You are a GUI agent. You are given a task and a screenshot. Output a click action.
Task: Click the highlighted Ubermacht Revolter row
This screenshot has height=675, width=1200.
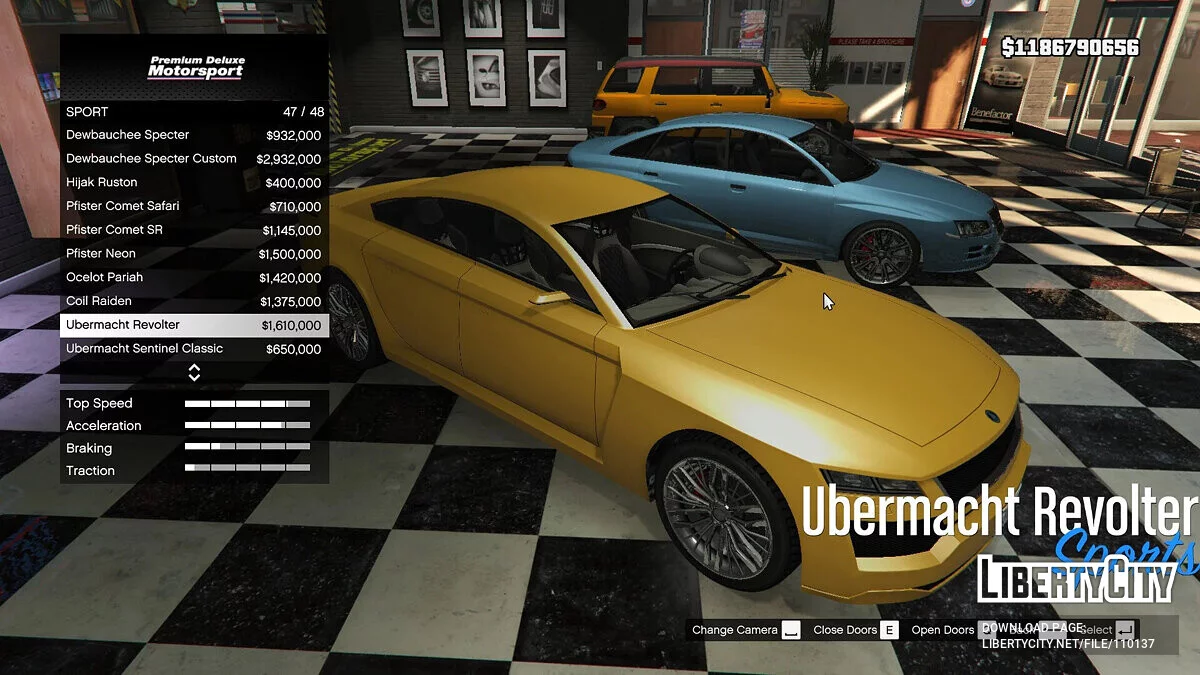tap(194, 325)
